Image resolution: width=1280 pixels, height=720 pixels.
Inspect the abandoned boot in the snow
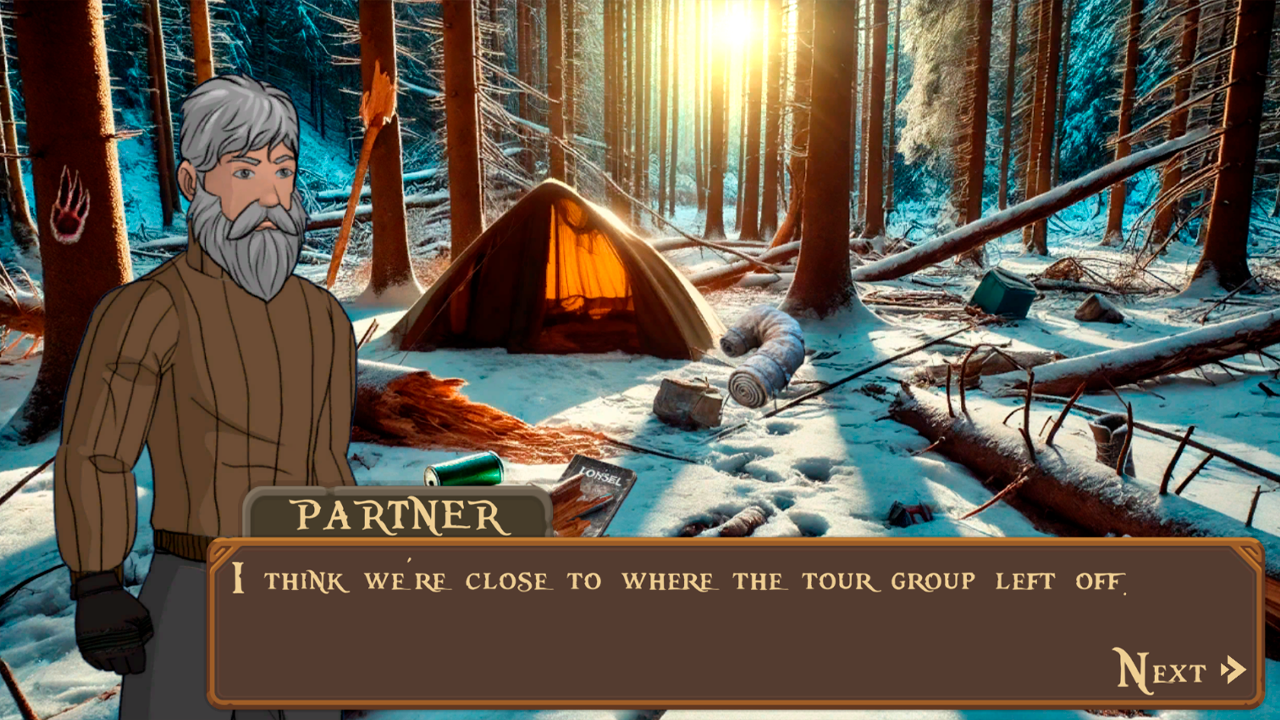1110,443
